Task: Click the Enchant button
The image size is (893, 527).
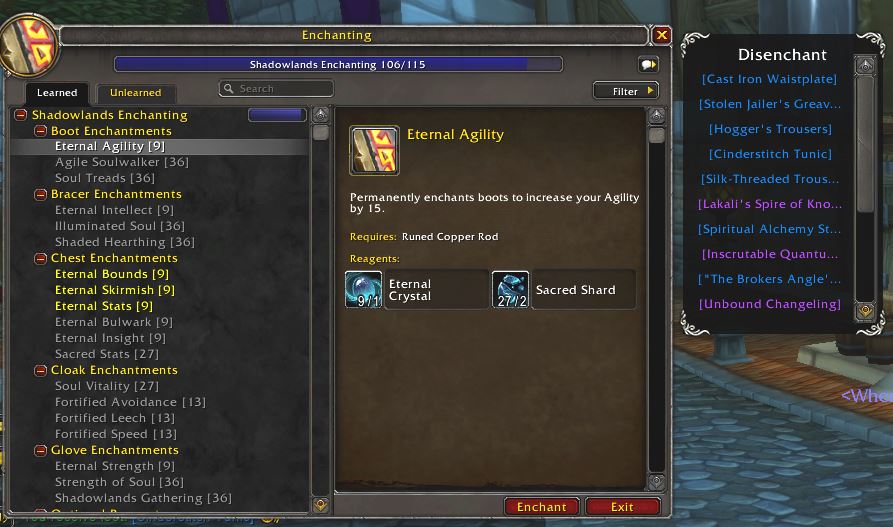Action: (541, 507)
